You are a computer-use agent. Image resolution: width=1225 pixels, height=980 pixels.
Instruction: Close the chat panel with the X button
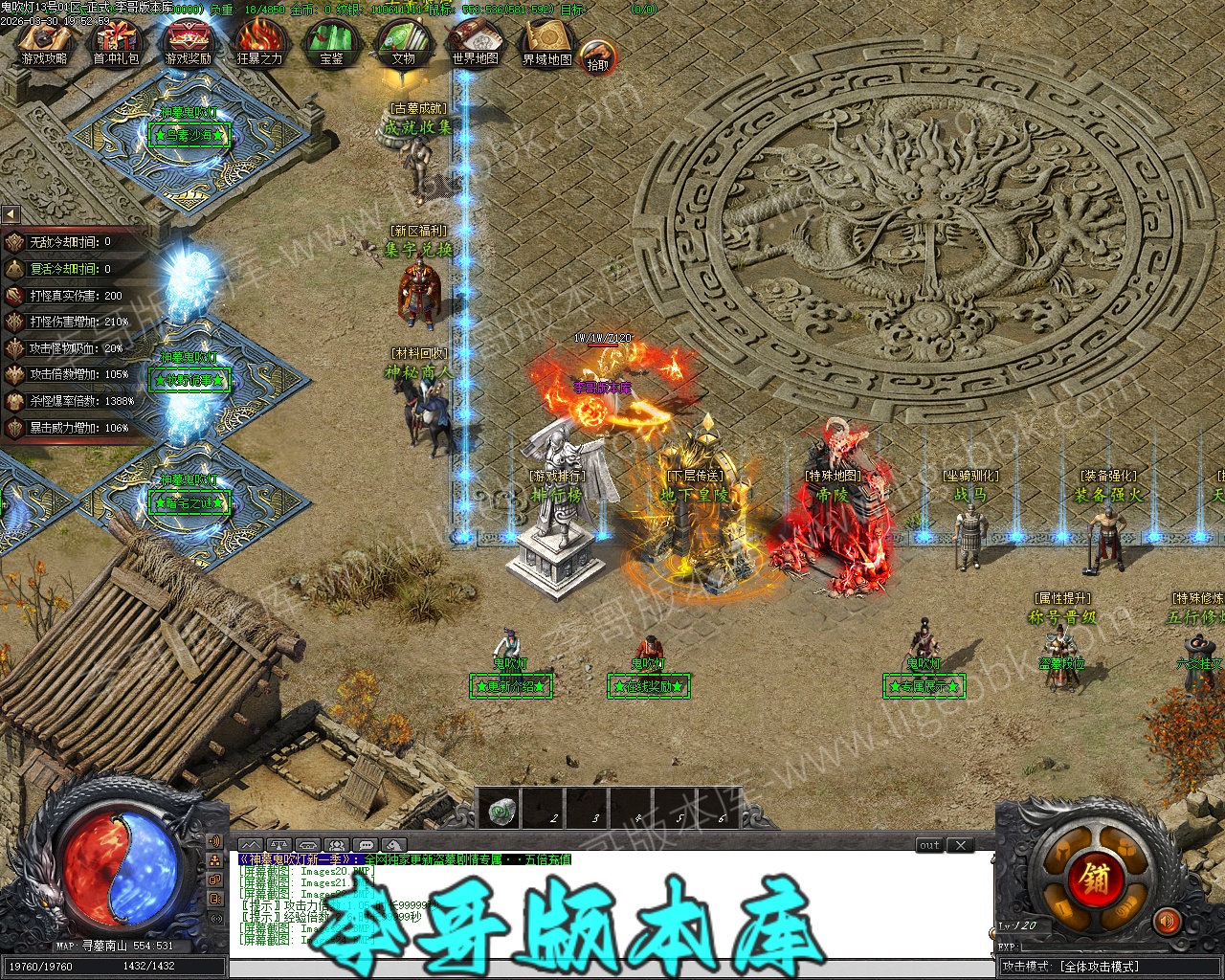tap(960, 845)
